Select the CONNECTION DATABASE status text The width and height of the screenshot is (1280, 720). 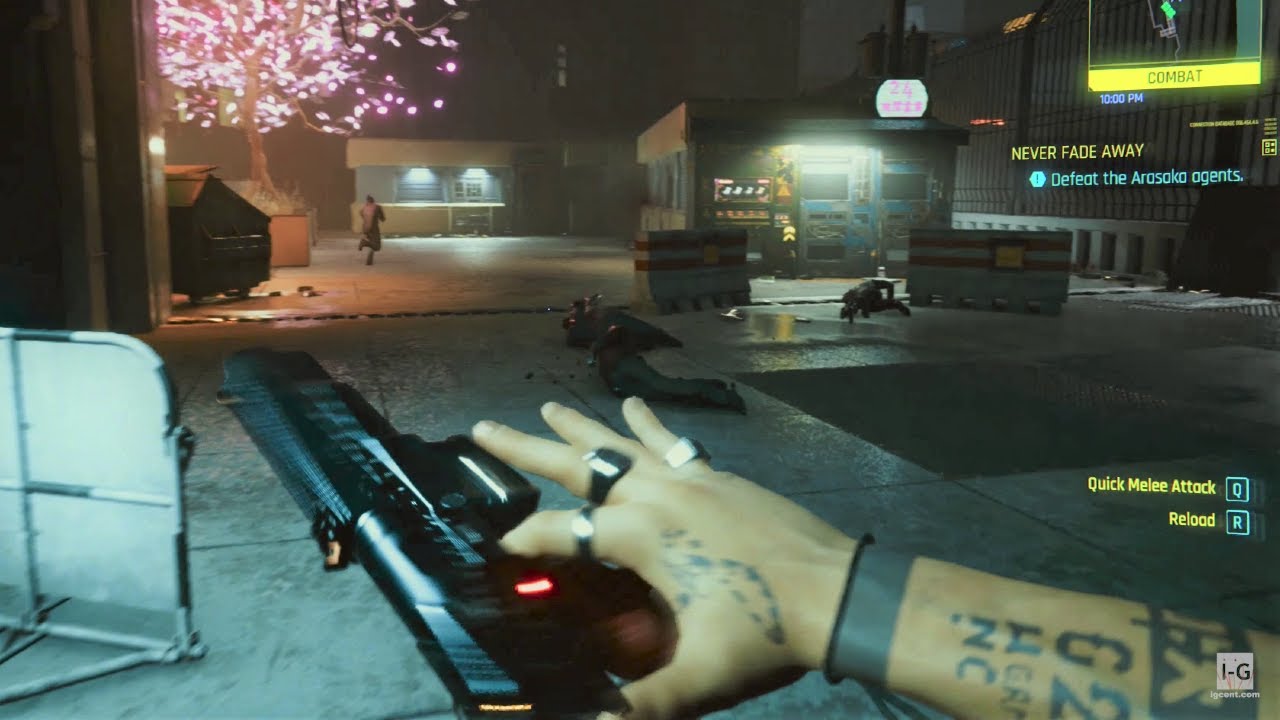[1223, 122]
